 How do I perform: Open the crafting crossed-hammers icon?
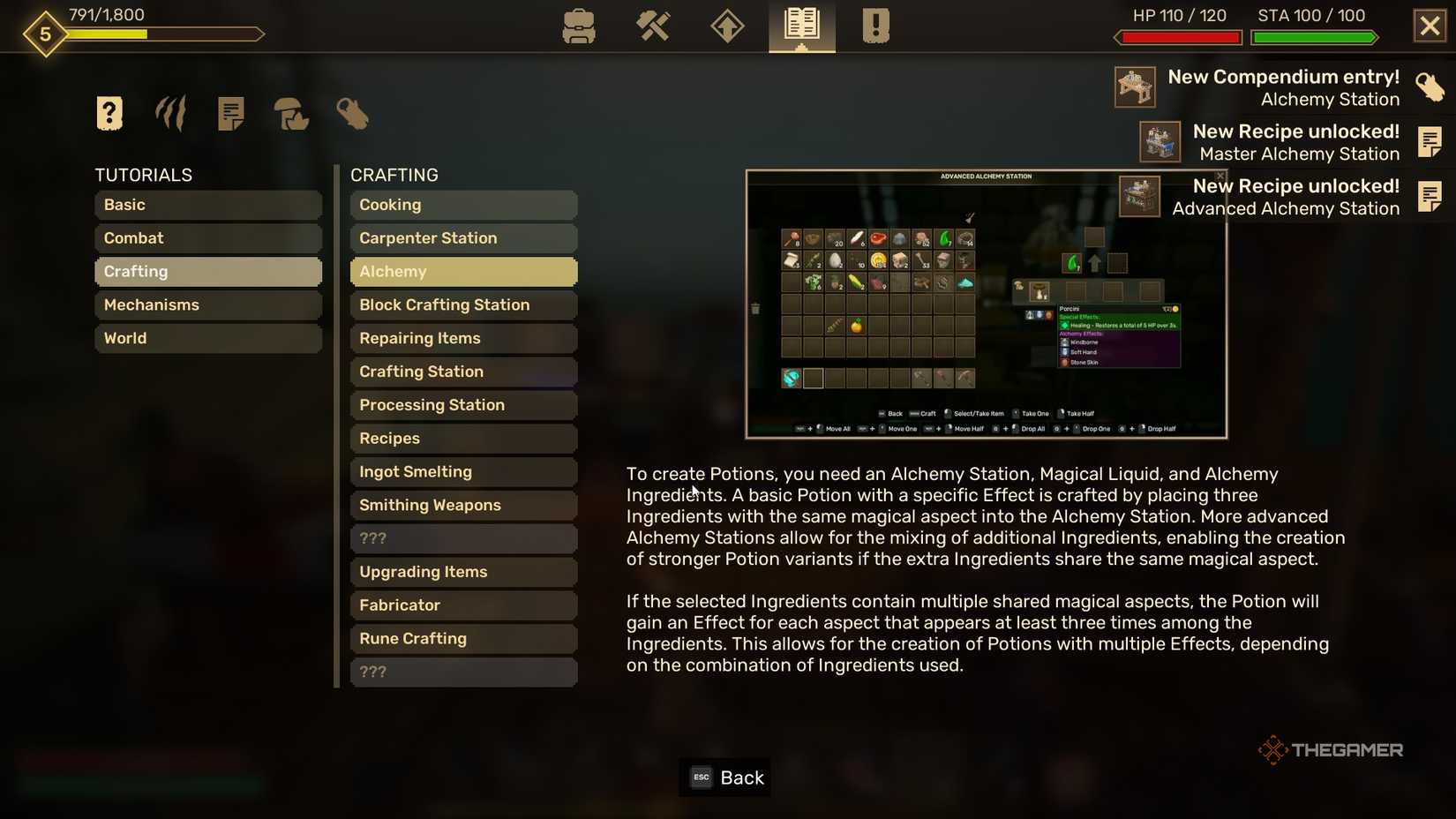[653, 26]
